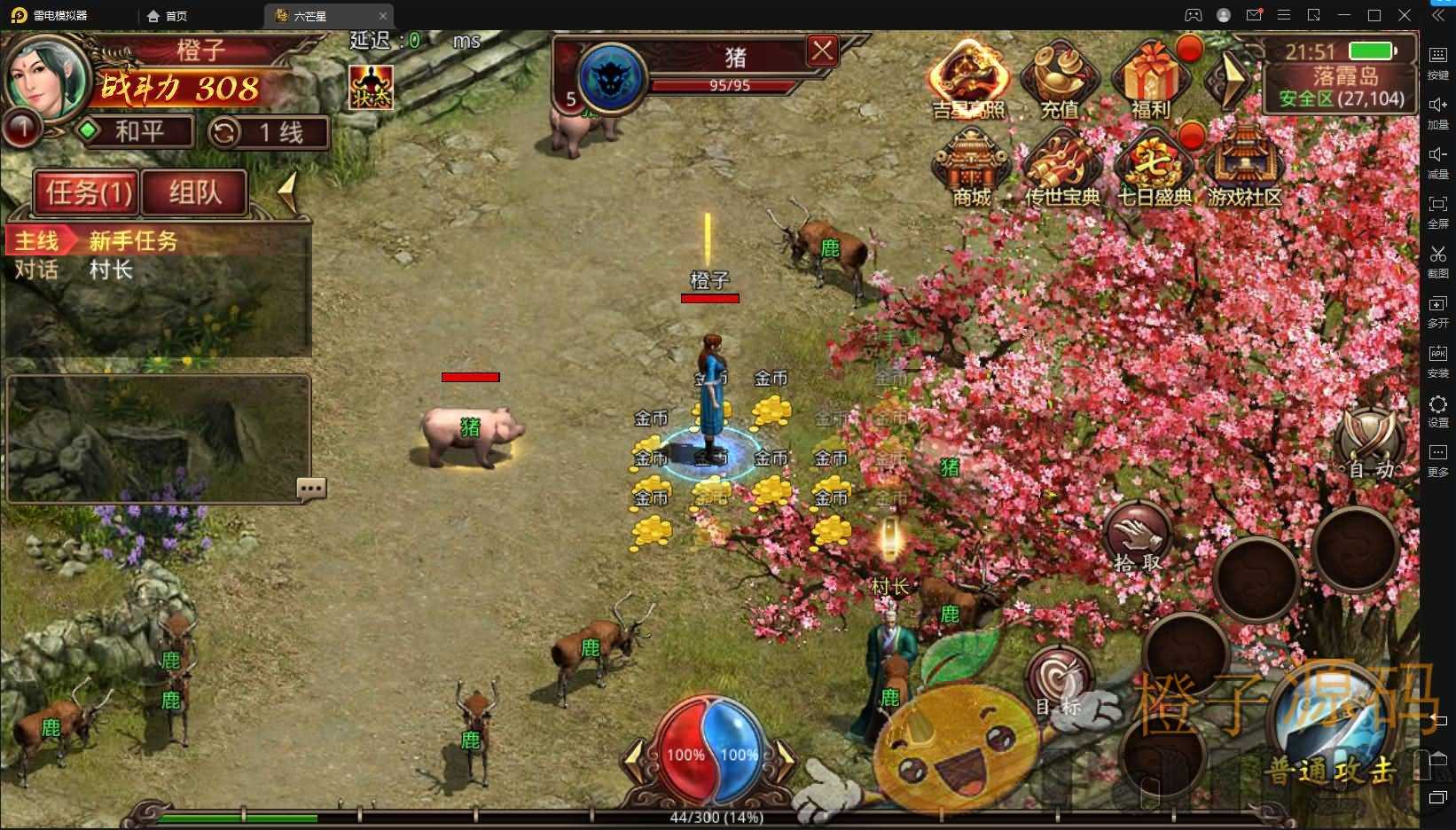
Task: Open the 七日盛典 seven-day event
Action: [1154, 168]
